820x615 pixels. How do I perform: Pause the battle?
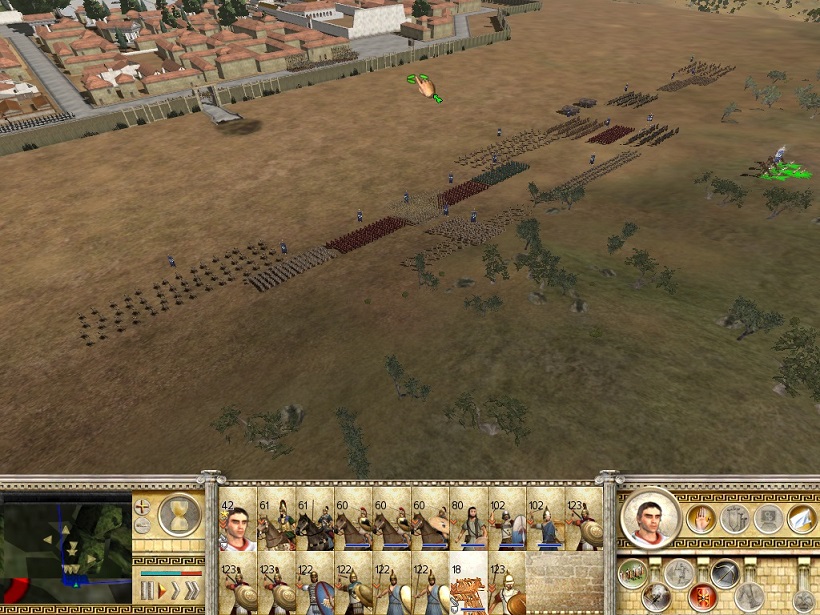click(147, 591)
